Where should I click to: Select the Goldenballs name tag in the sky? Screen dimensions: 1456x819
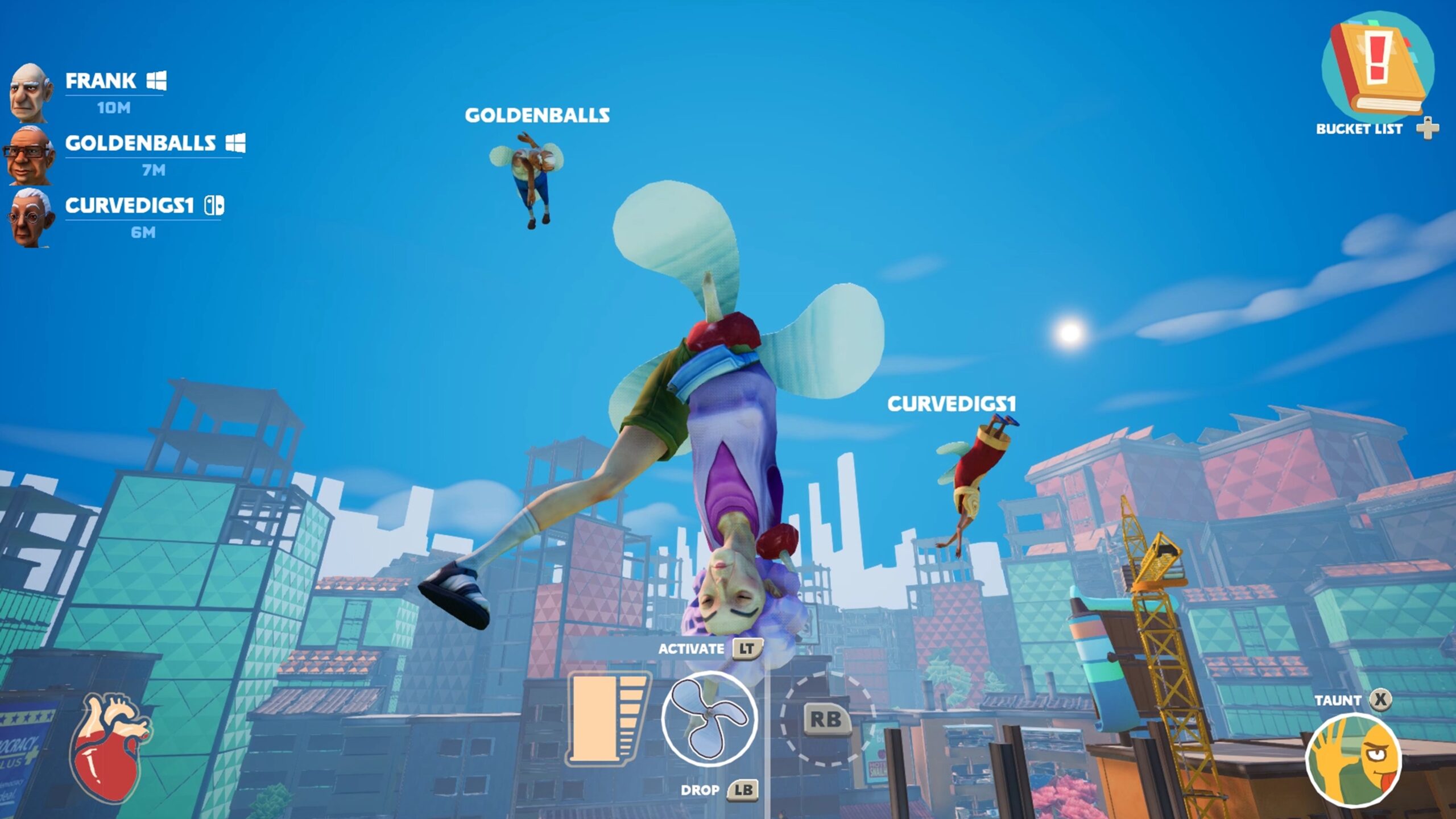click(x=537, y=115)
